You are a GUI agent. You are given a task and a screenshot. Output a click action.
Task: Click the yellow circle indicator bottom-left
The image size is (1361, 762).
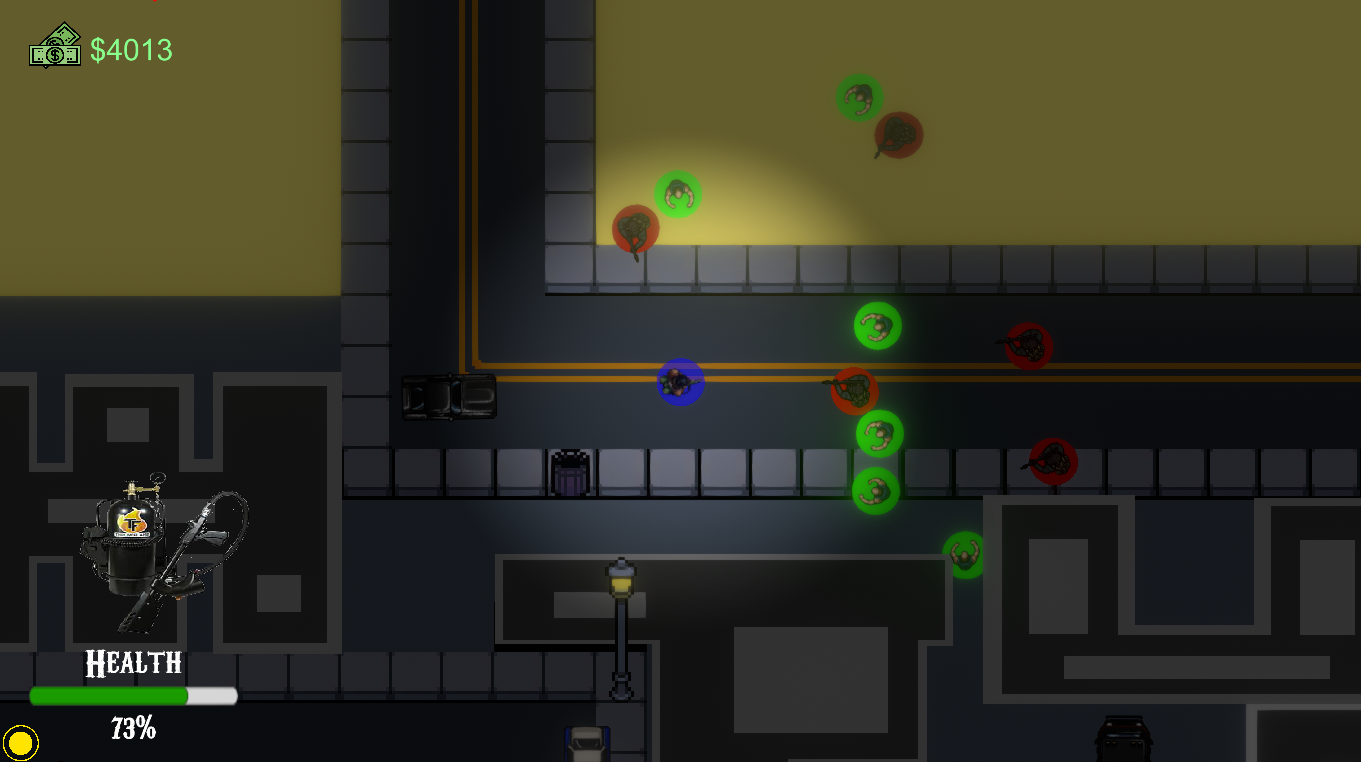click(x=22, y=742)
